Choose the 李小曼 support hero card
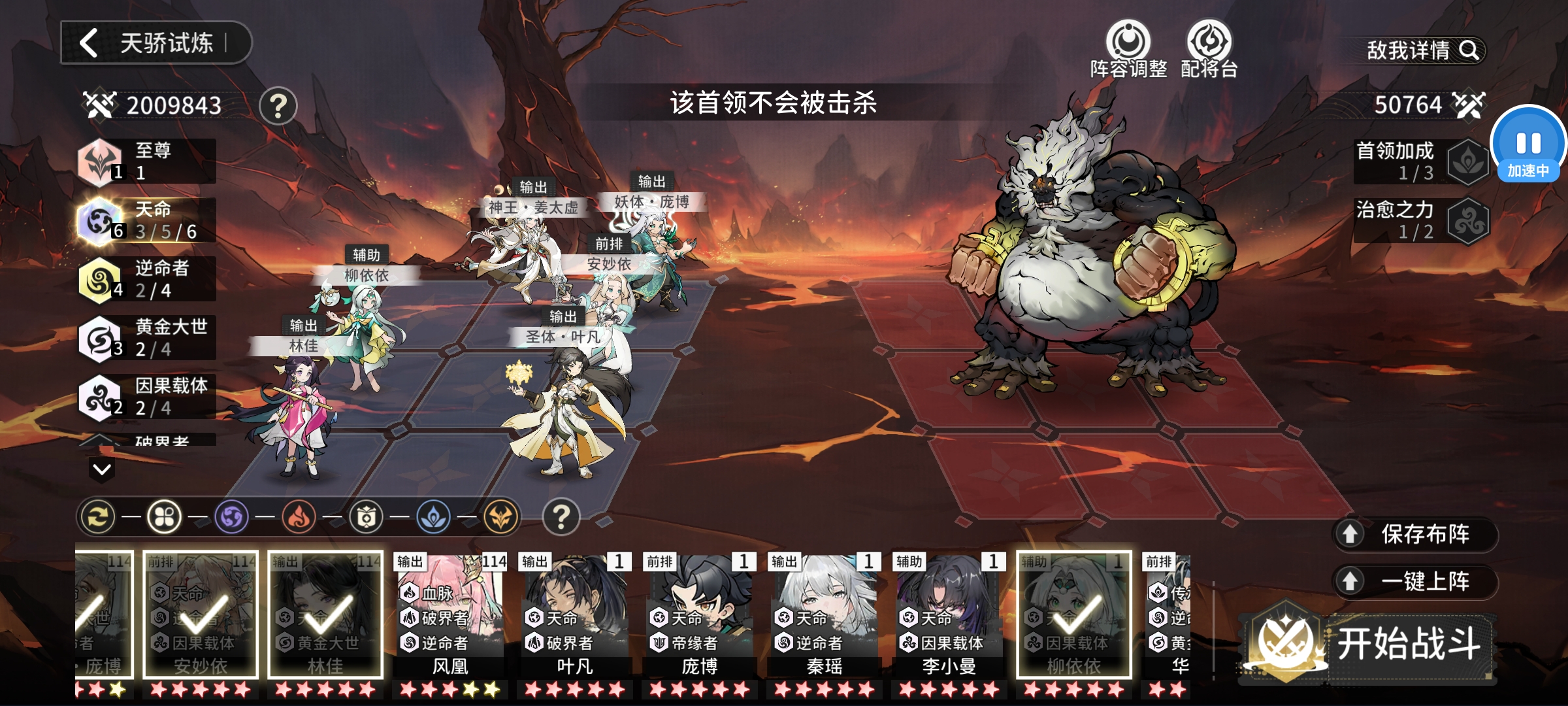Viewport: 1568px width, 706px height. tap(949, 616)
